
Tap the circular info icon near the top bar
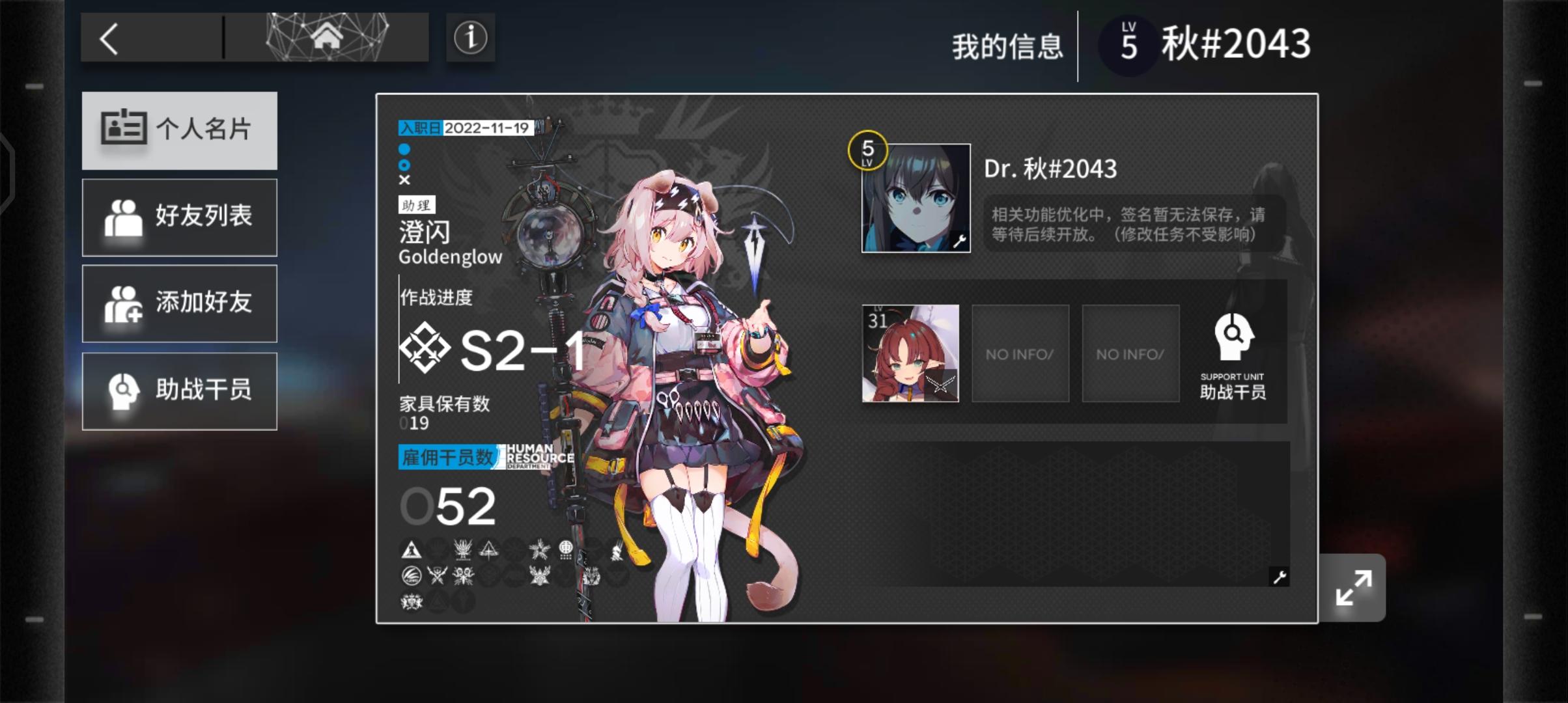tap(470, 39)
